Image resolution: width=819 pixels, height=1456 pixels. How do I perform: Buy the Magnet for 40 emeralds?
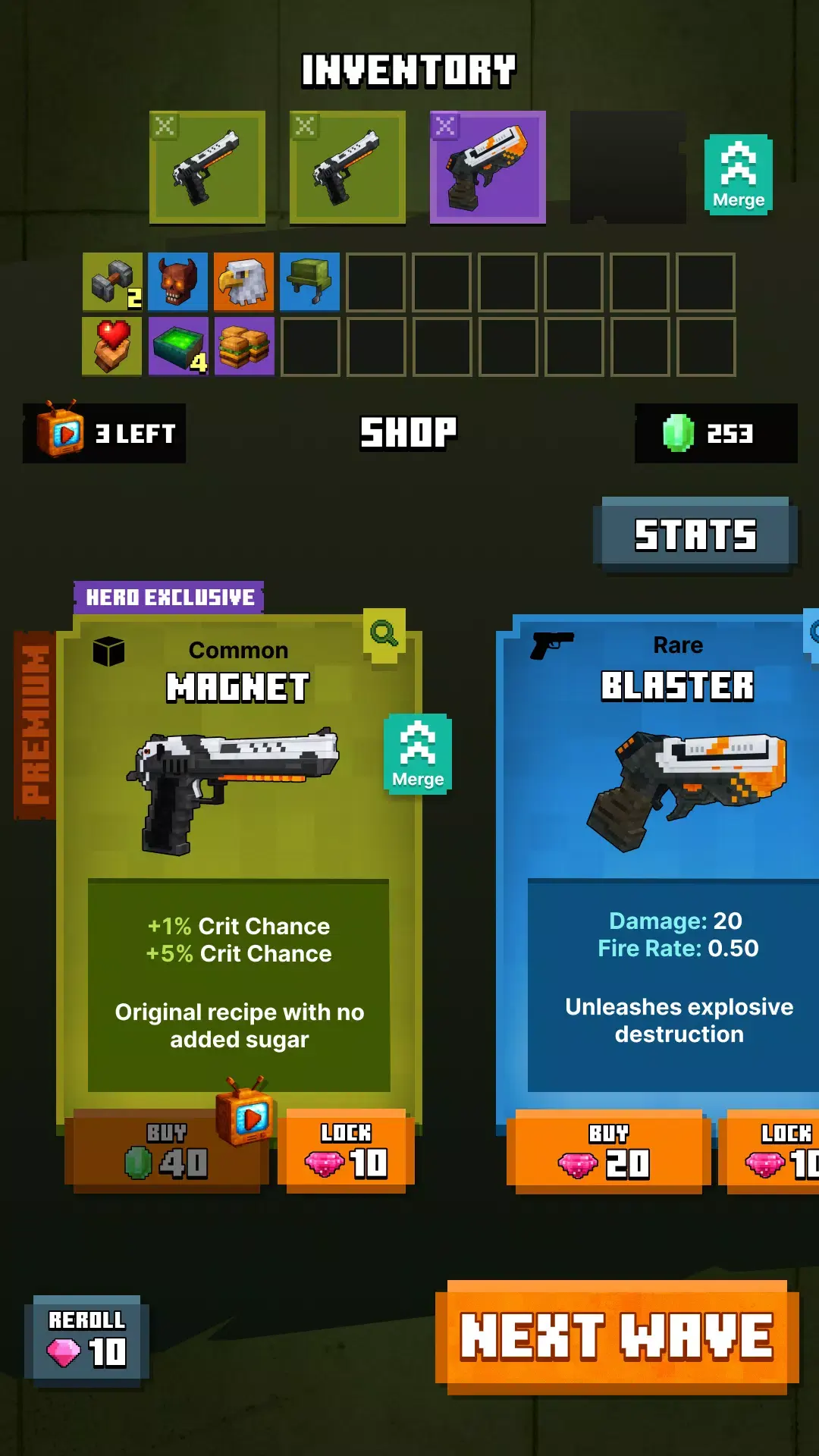(x=167, y=1151)
